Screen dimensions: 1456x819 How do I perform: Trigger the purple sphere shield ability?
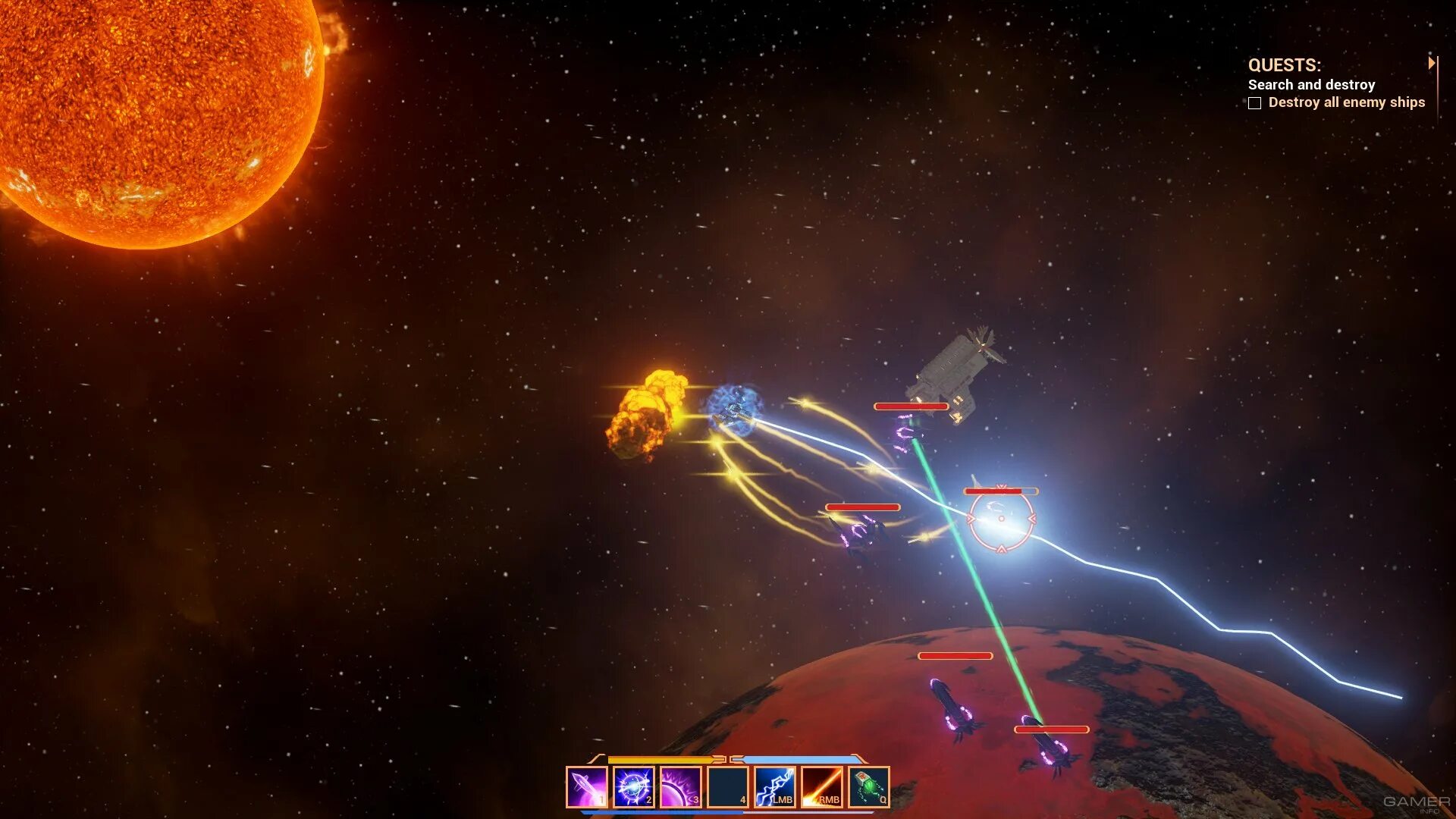click(680, 787)
